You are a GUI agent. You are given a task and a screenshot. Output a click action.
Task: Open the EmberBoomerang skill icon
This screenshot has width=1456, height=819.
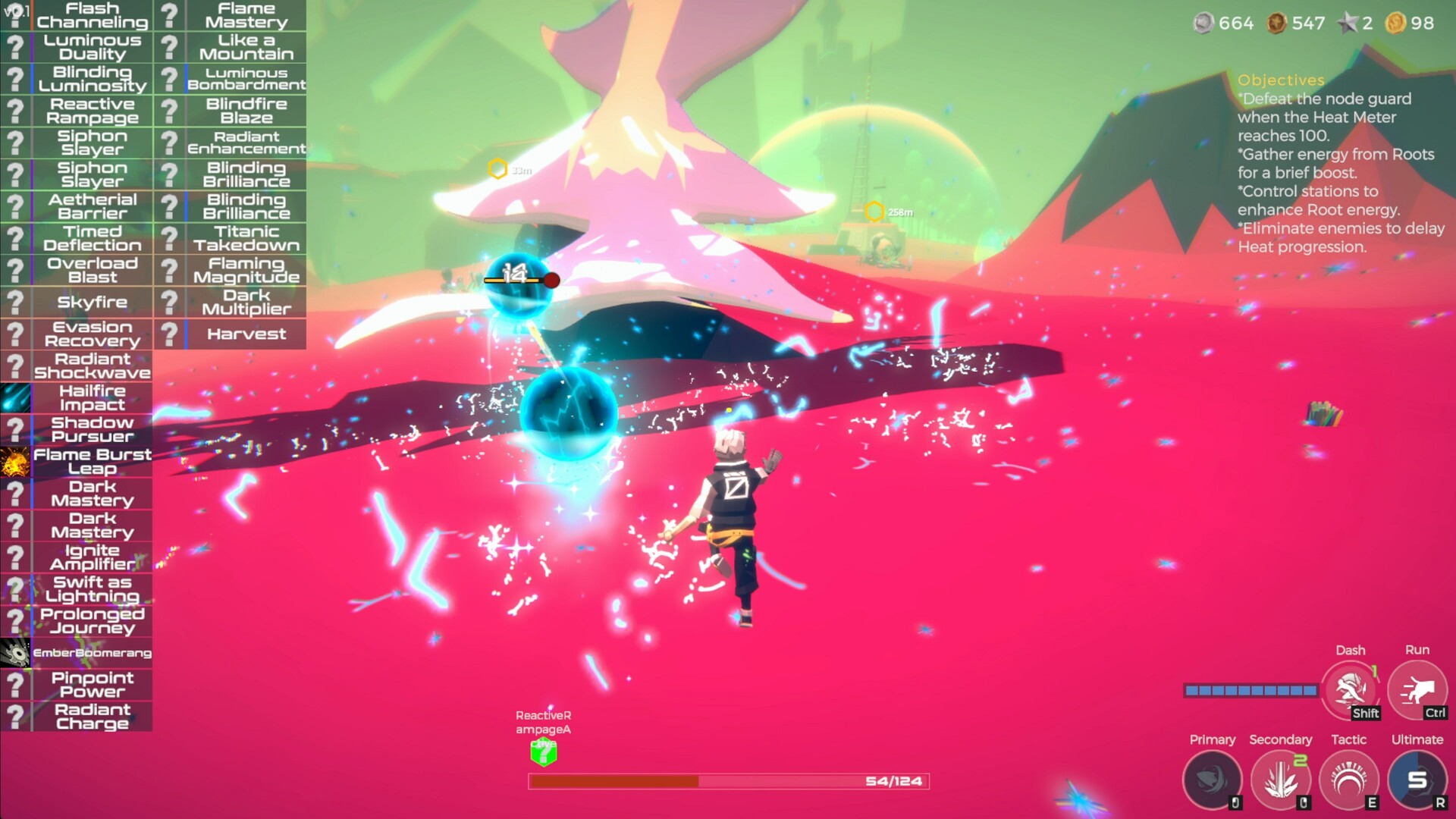click(15, 651)
